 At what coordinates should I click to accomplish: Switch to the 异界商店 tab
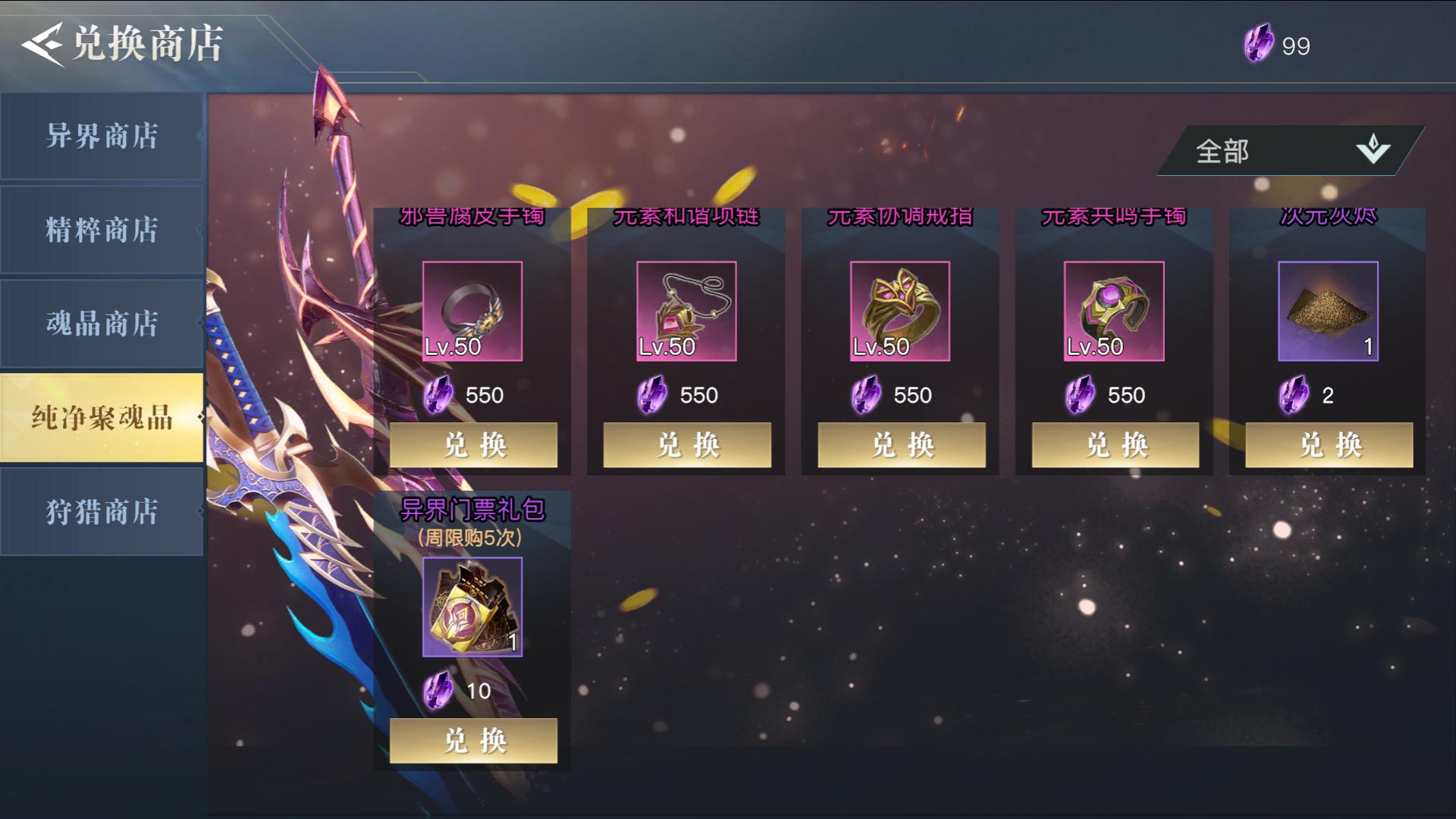coord(102,136)
